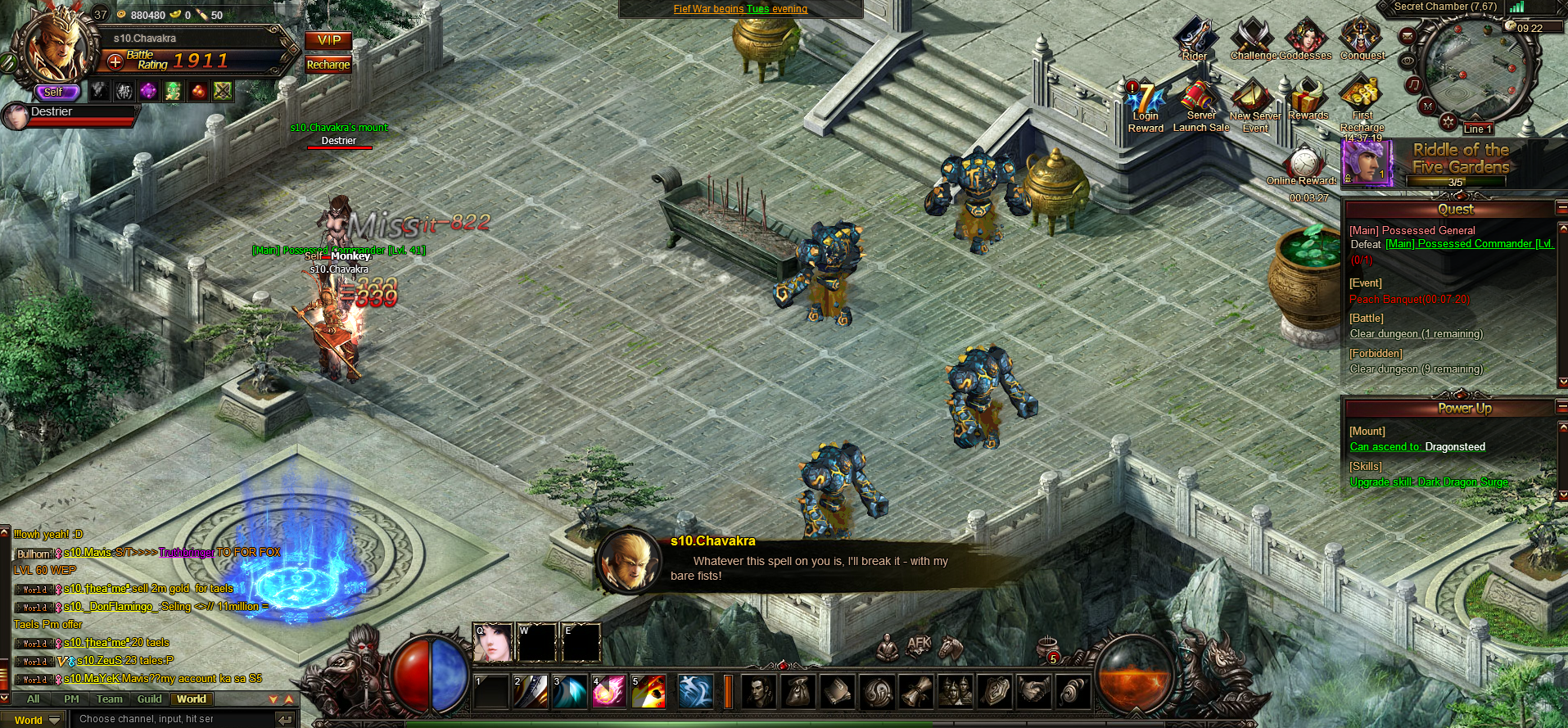
Task: Claim the 7-day Login Reward
Action: [x=1145, y=102]
